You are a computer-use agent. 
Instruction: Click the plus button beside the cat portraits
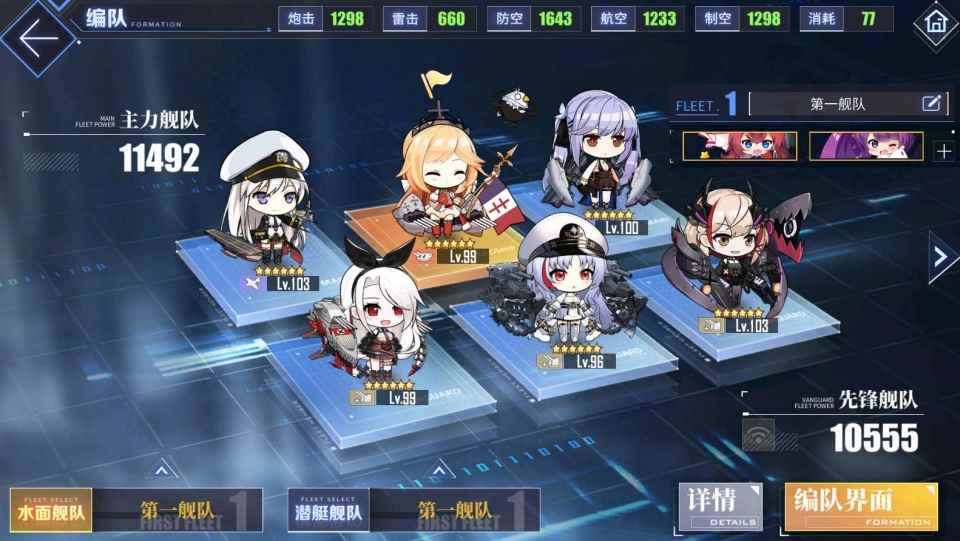coord(943,152)
